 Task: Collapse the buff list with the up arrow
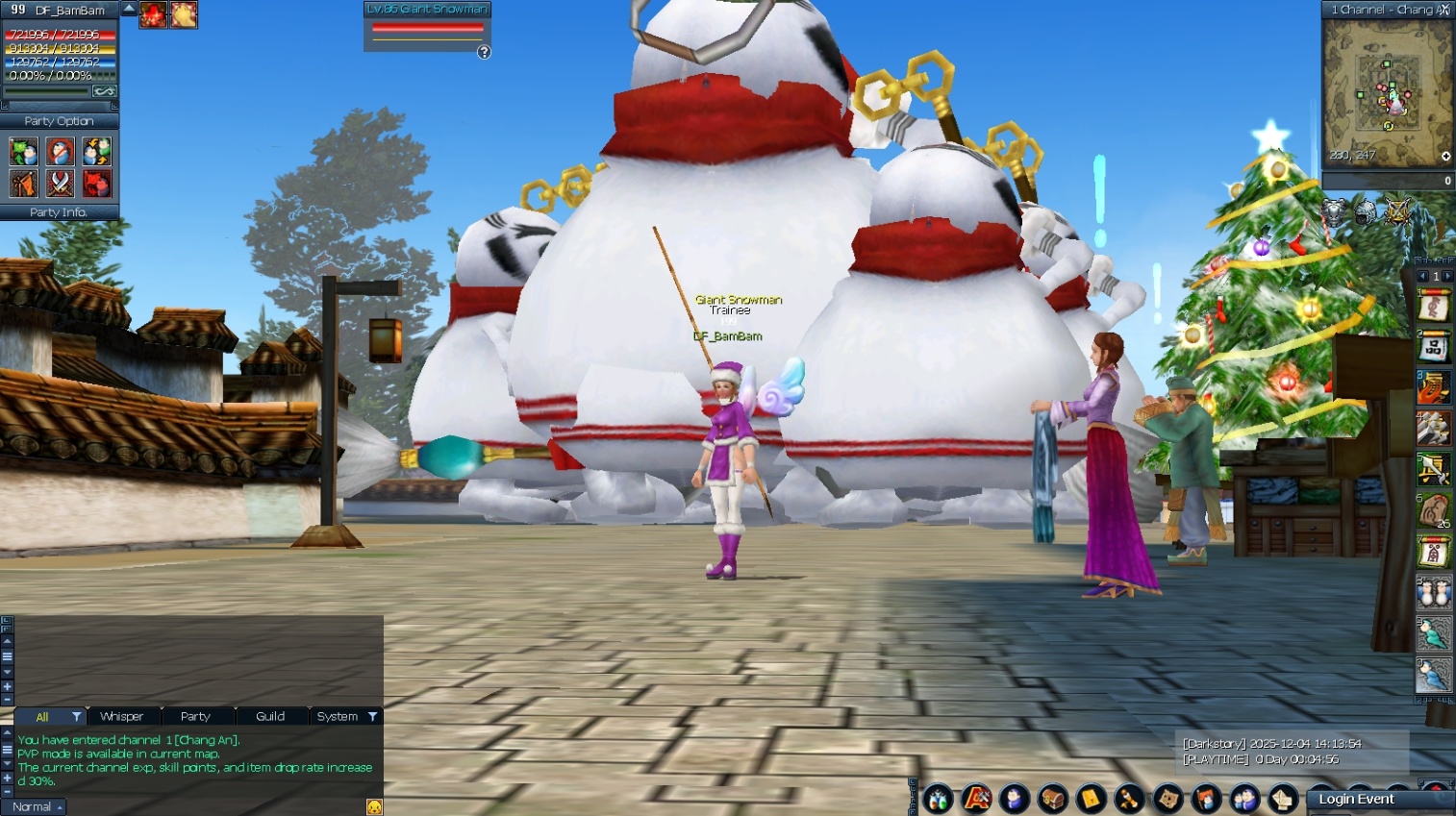pos(129,9)
